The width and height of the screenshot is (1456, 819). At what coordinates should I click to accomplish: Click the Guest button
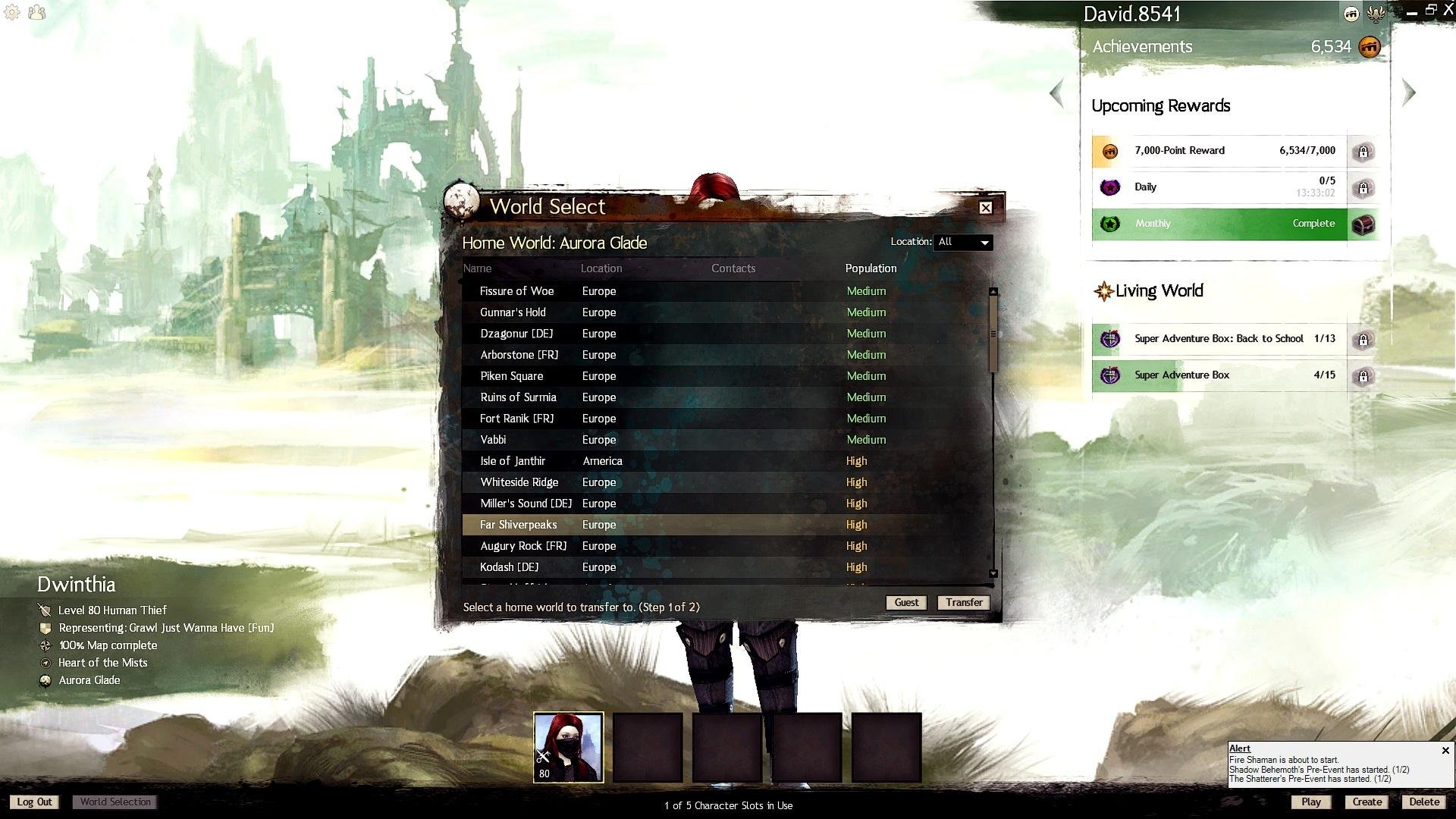point(906,602)
